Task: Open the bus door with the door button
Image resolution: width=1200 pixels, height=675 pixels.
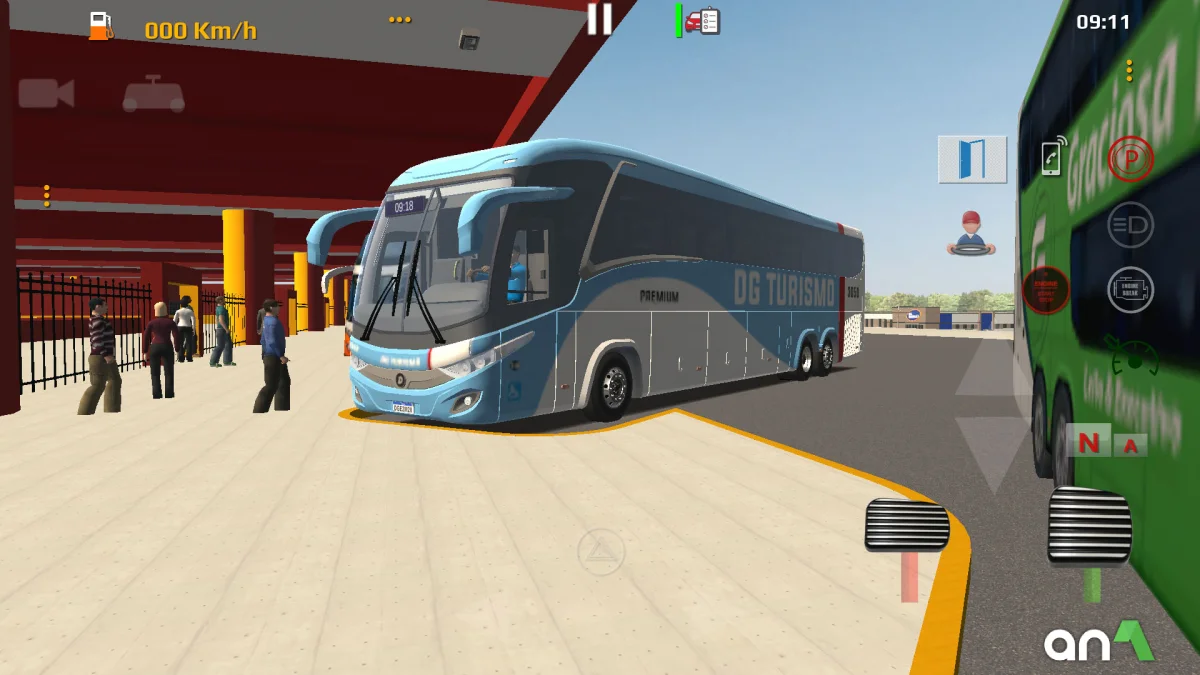Action: (972, 159)
